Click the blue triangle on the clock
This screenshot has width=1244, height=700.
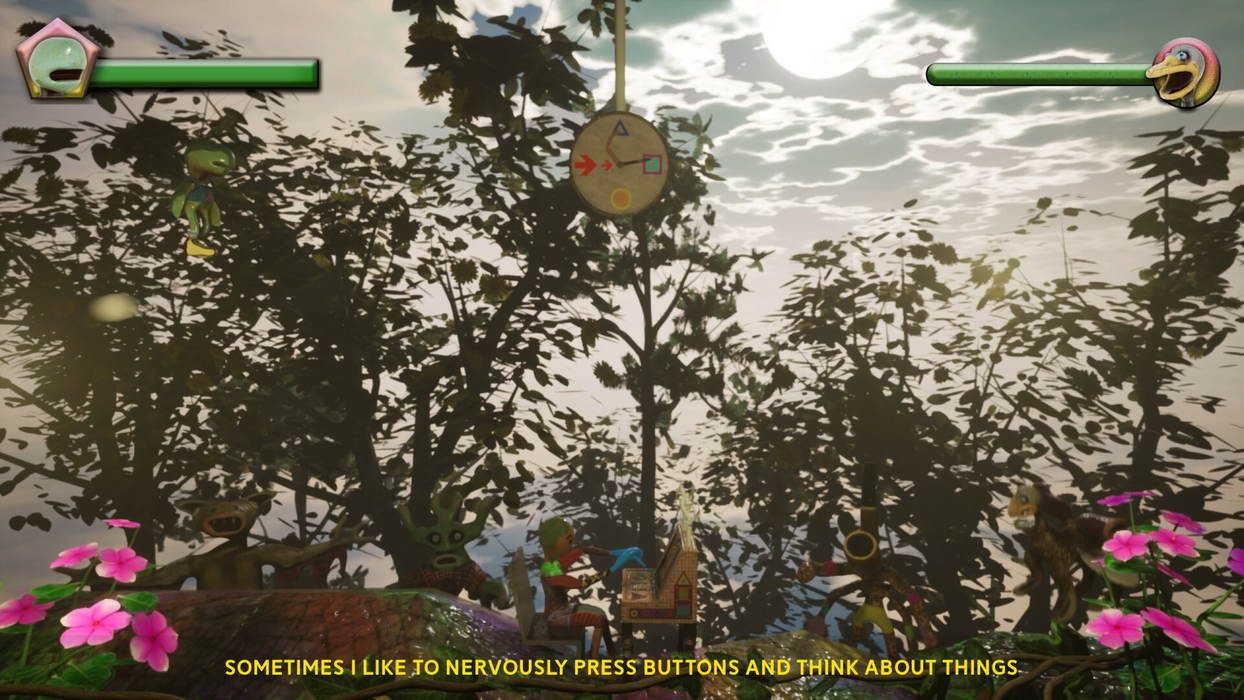coord(620,128)
